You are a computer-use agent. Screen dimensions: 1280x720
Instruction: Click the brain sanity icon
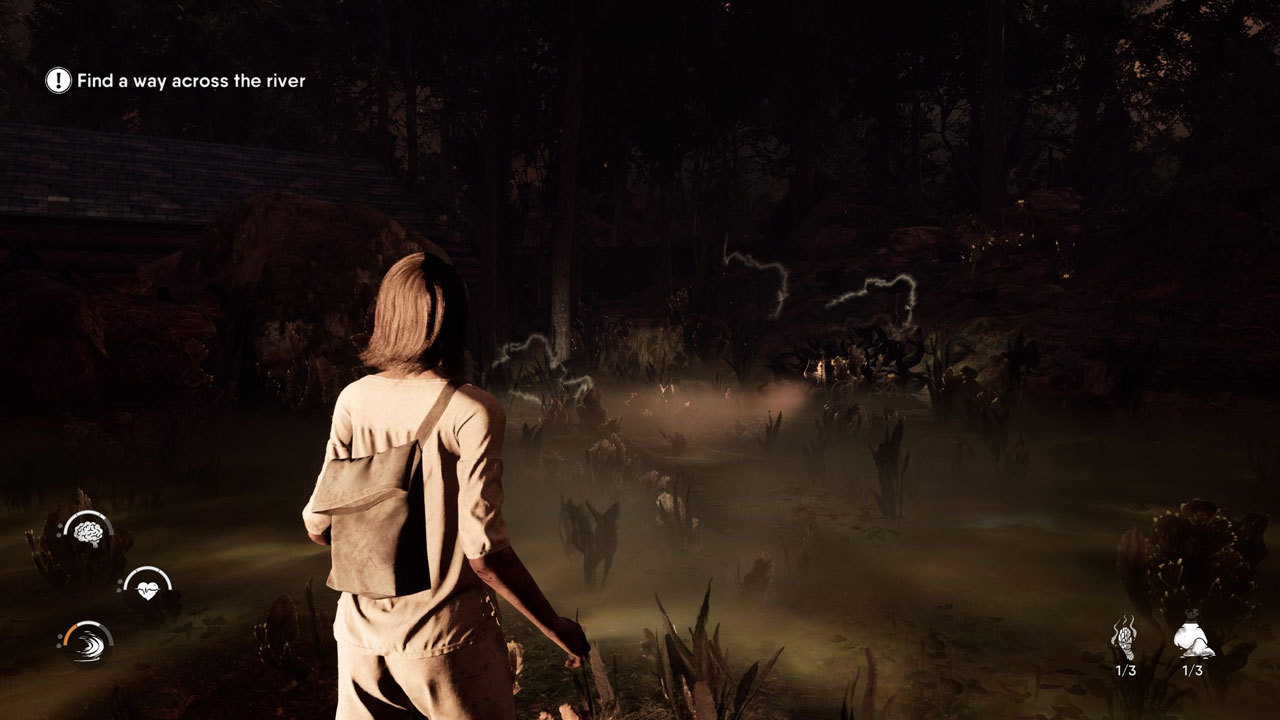pos(88,533)
